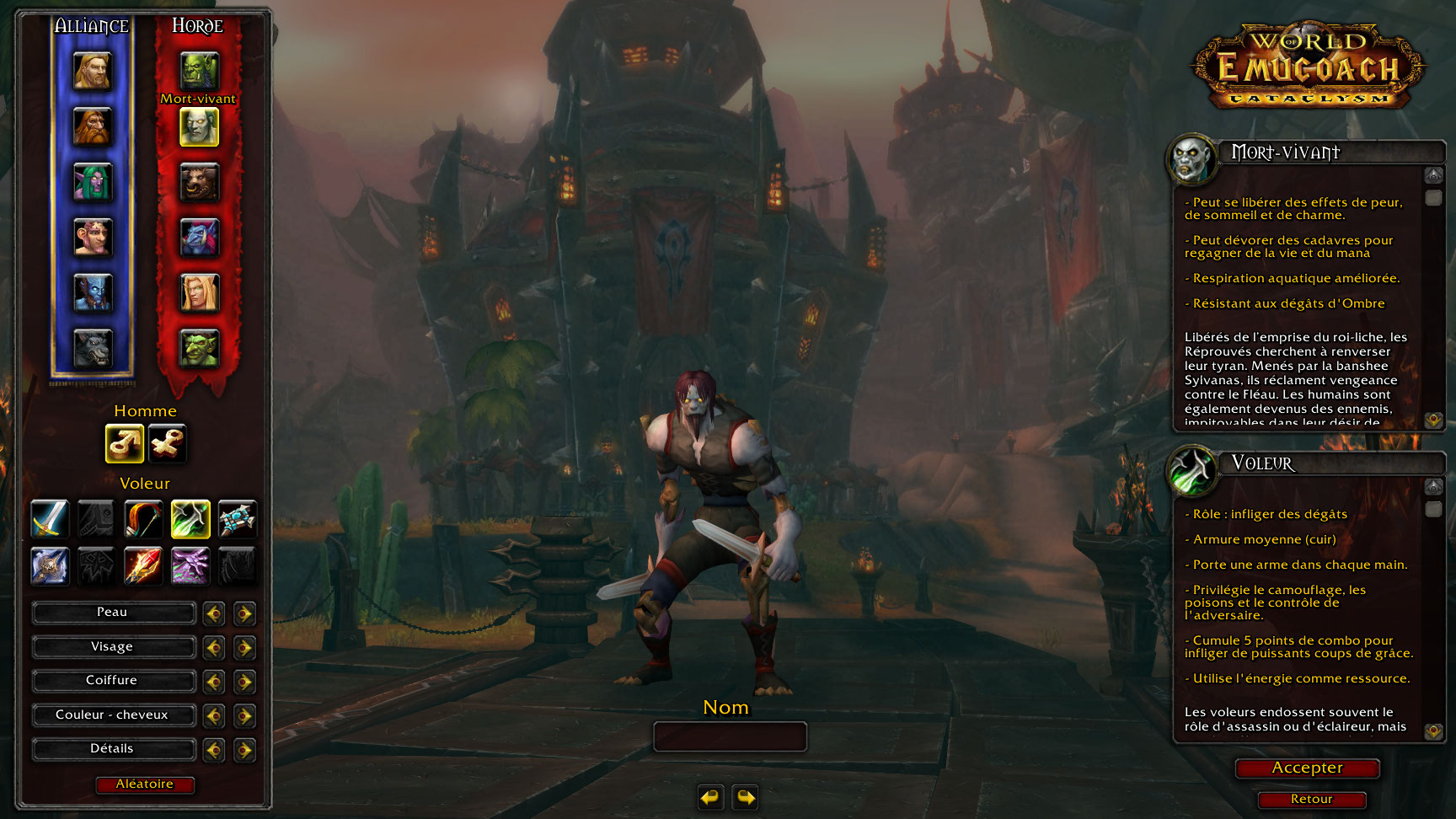
Task: Rotate the character with the left arrow button
Action: tap(710, 796)
